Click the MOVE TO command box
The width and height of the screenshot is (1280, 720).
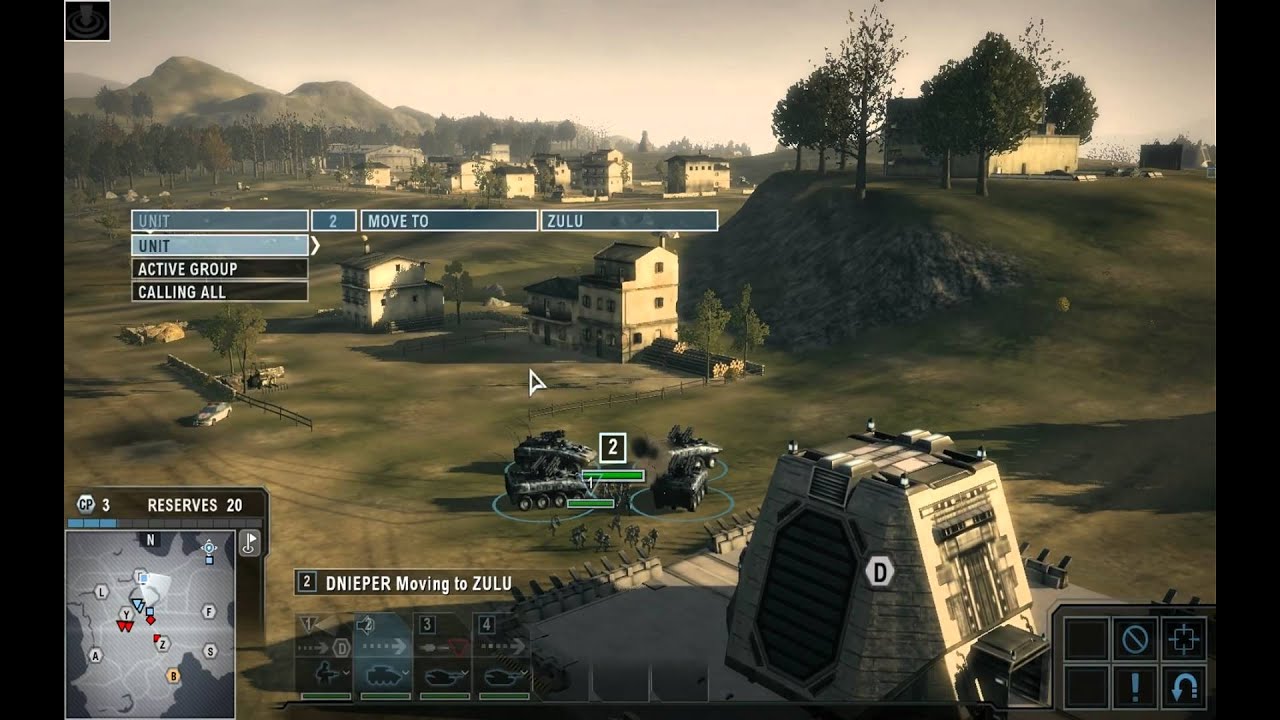[448, 221]
